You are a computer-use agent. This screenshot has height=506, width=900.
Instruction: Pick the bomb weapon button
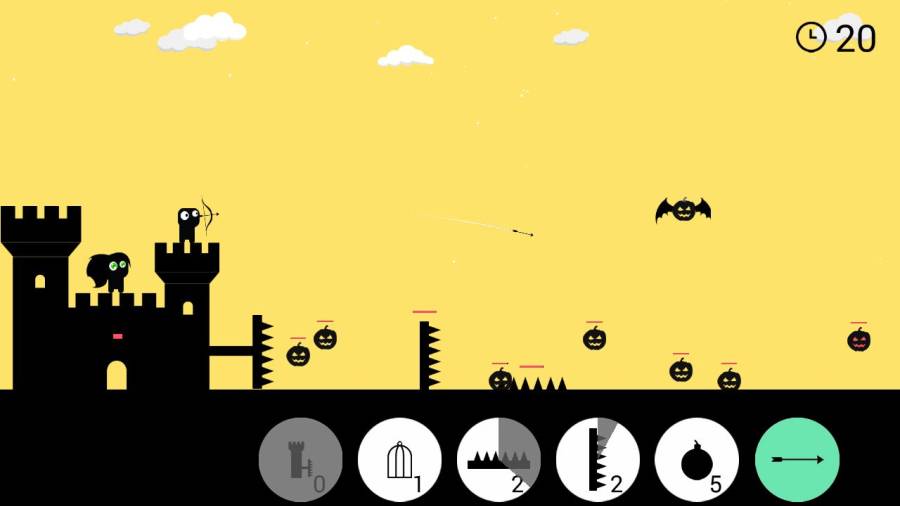coord(697,460)
